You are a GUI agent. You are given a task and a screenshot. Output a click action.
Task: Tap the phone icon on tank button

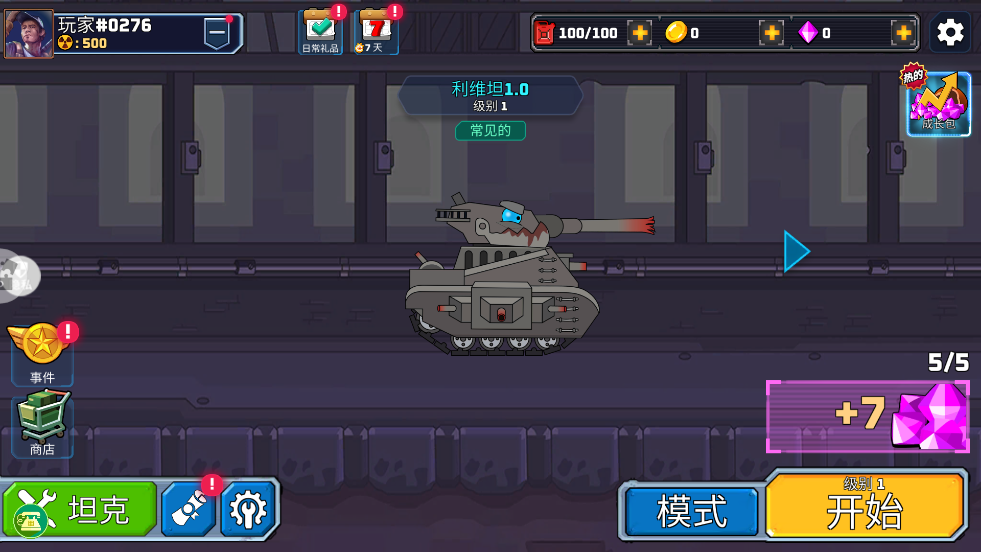31,520
